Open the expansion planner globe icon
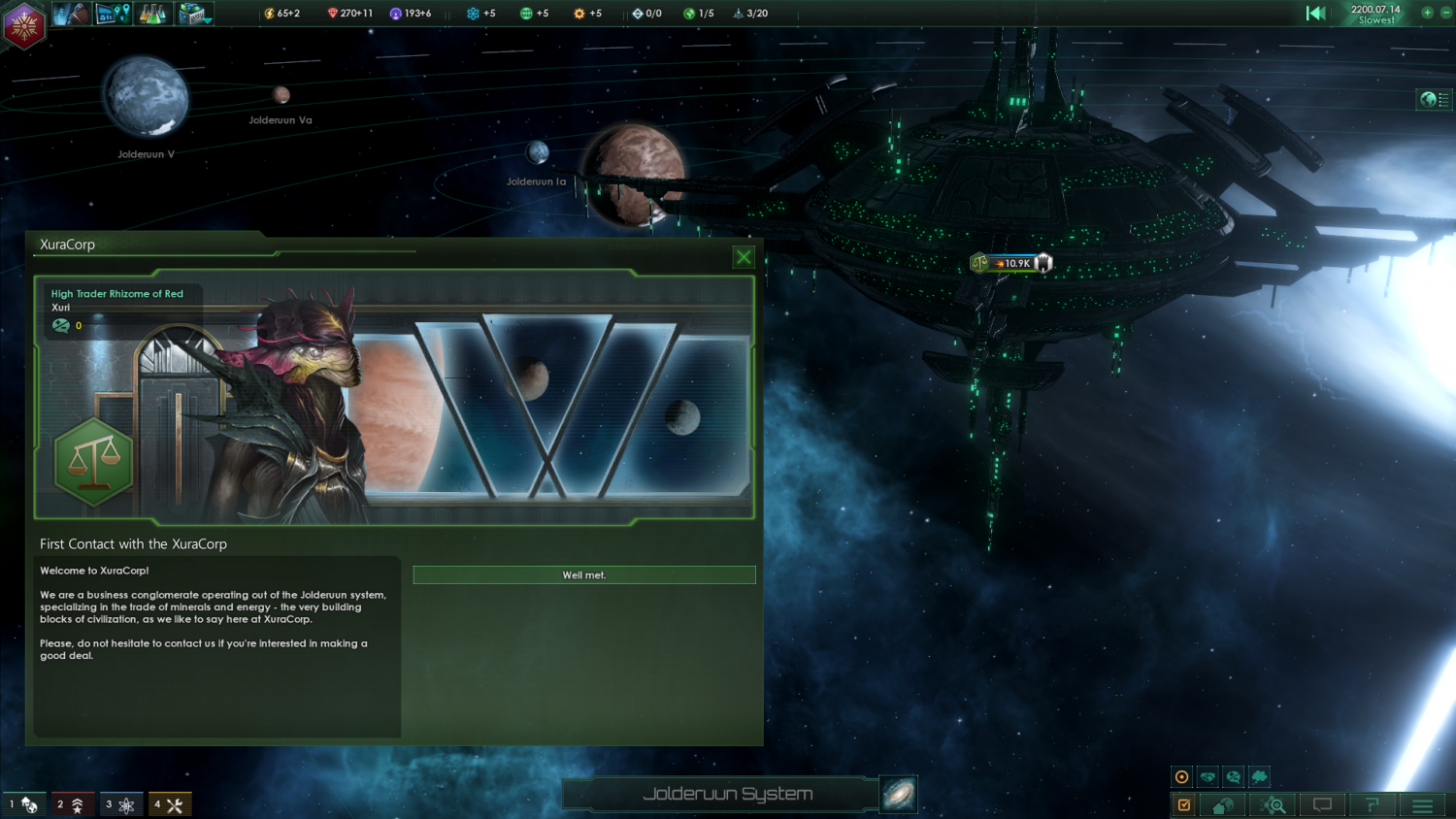Screen dimensions: 1456x819 [114, 14]
